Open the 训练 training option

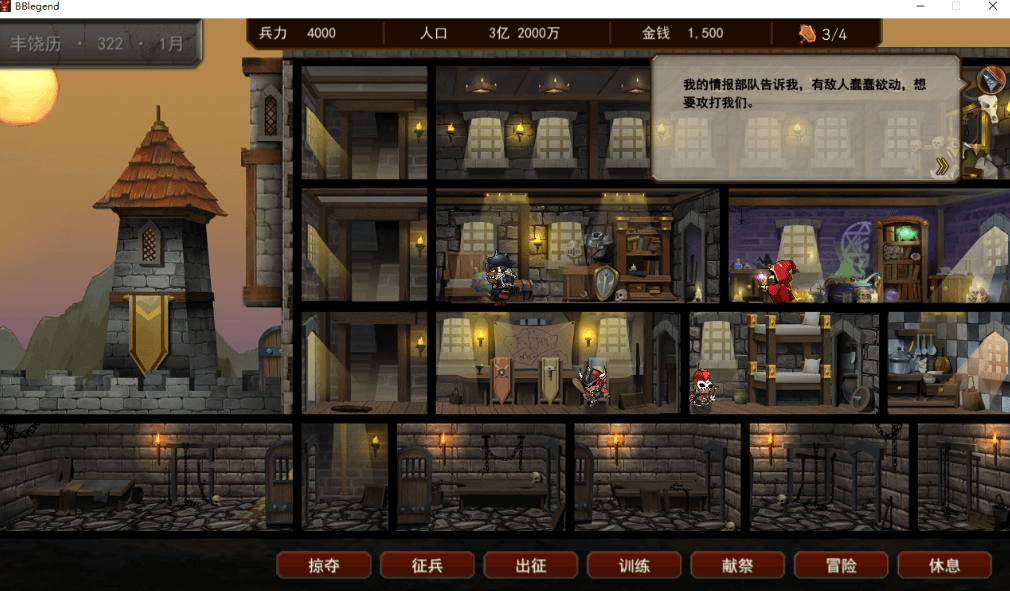[634, 565]
